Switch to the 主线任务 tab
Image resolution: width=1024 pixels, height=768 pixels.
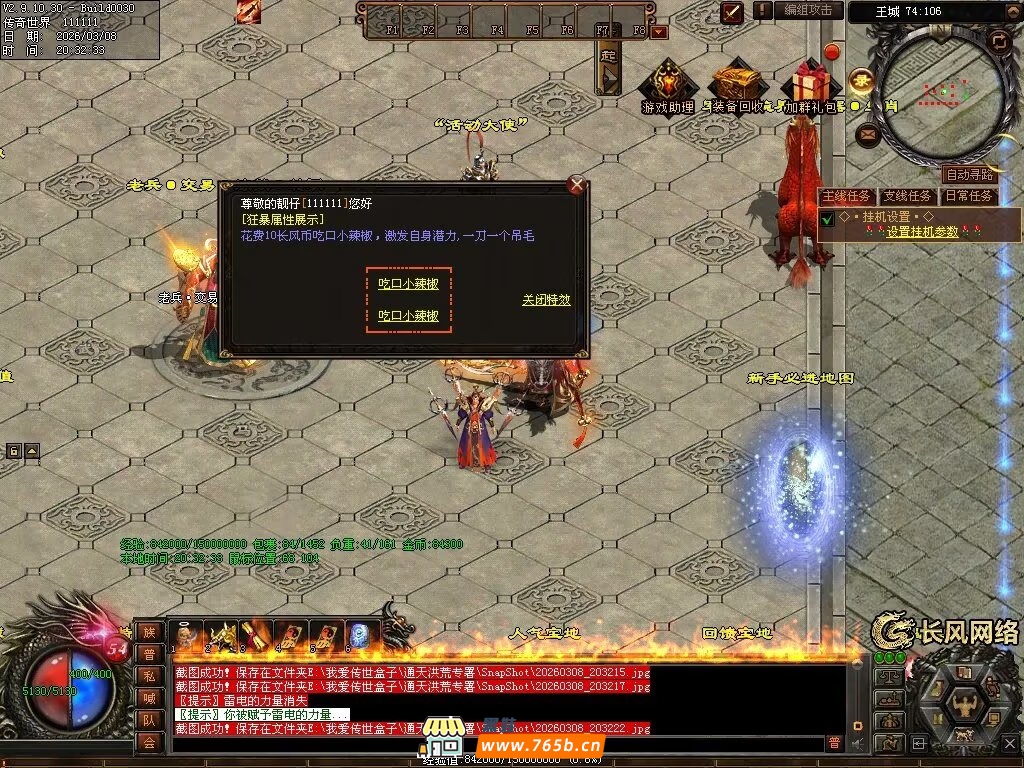pyautogui.click(x=846, y=196)
